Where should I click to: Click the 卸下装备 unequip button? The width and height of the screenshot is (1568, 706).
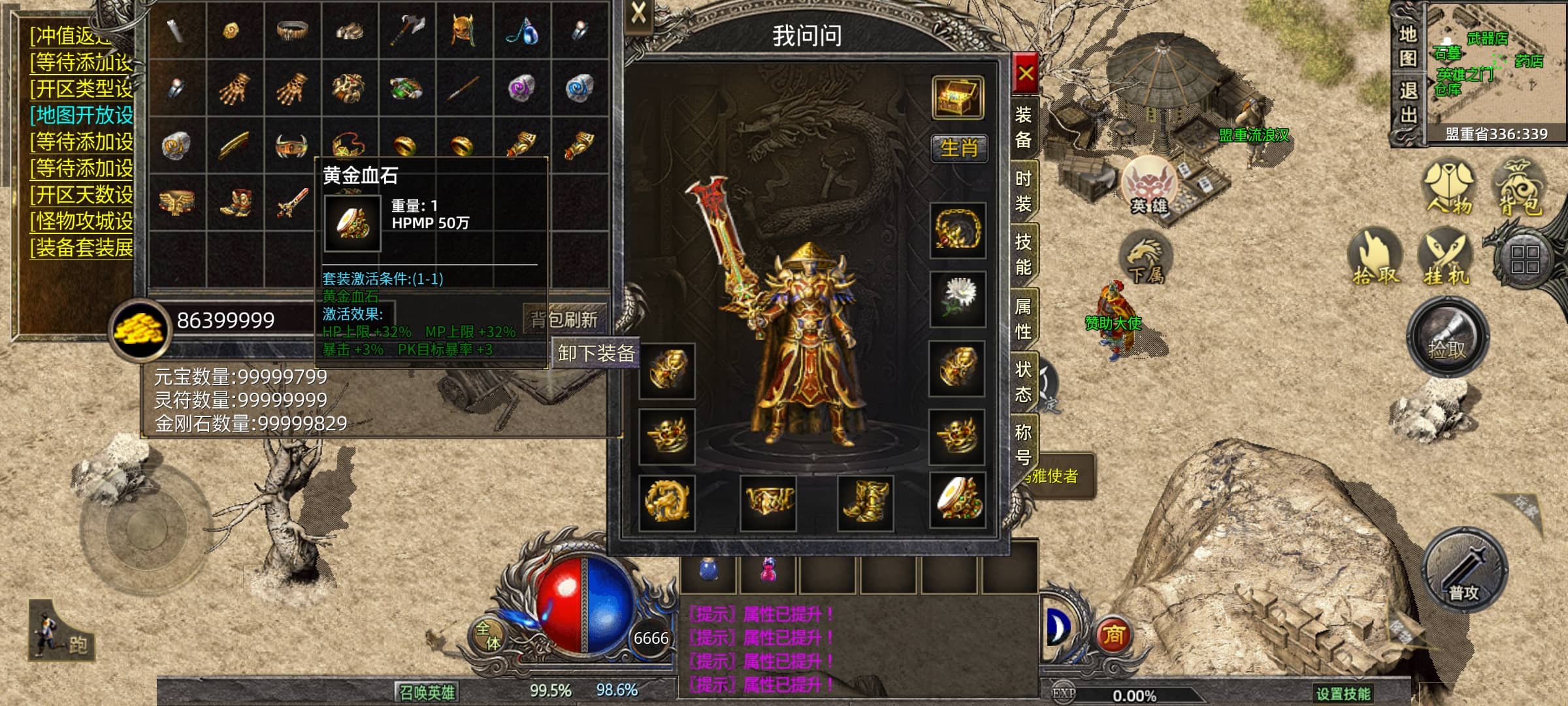coord(596,354)
